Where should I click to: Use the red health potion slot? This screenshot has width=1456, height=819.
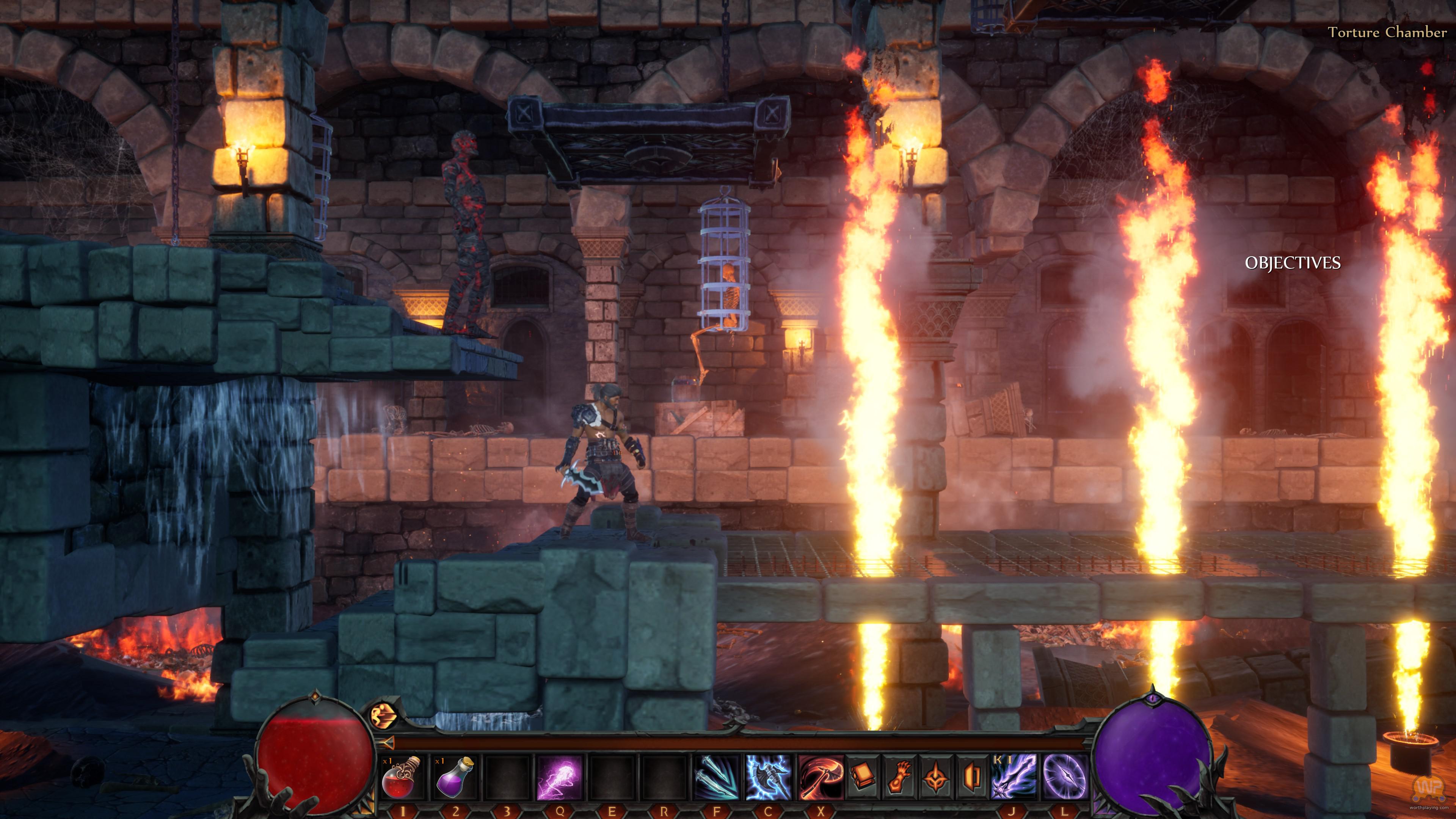[x=402, y=778]
